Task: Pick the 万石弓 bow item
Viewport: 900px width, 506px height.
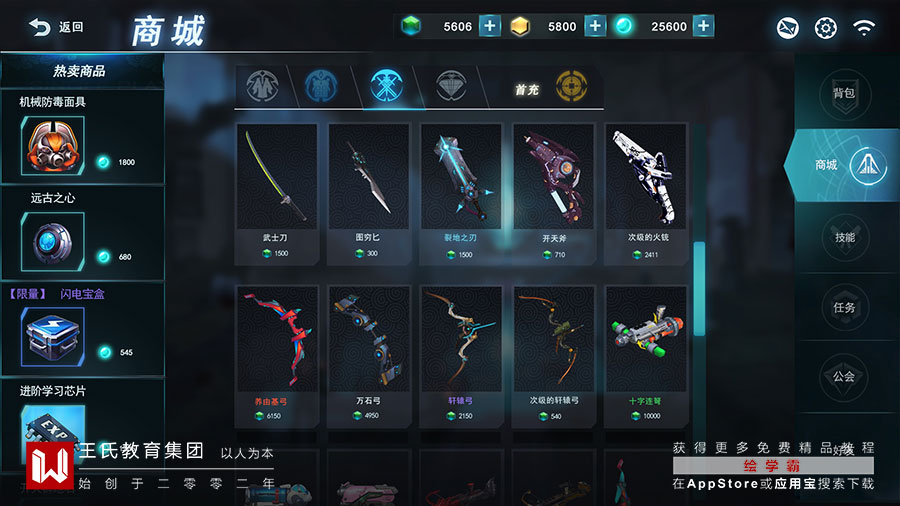Action: [x=368, y=354]
